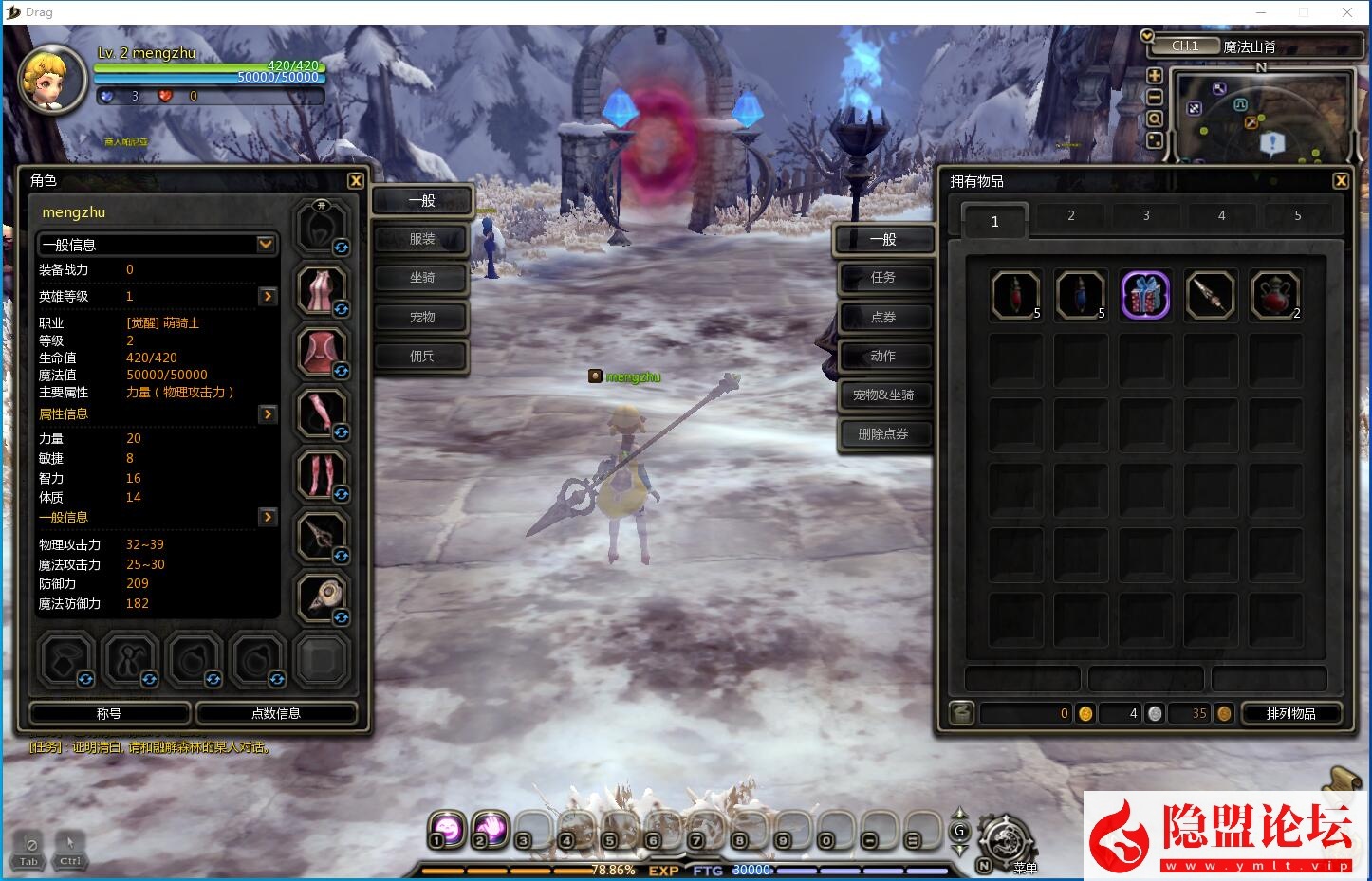Screen dimensions: 1372x881
Task: Click the purple gift box item
Action: pos(1145,295)
